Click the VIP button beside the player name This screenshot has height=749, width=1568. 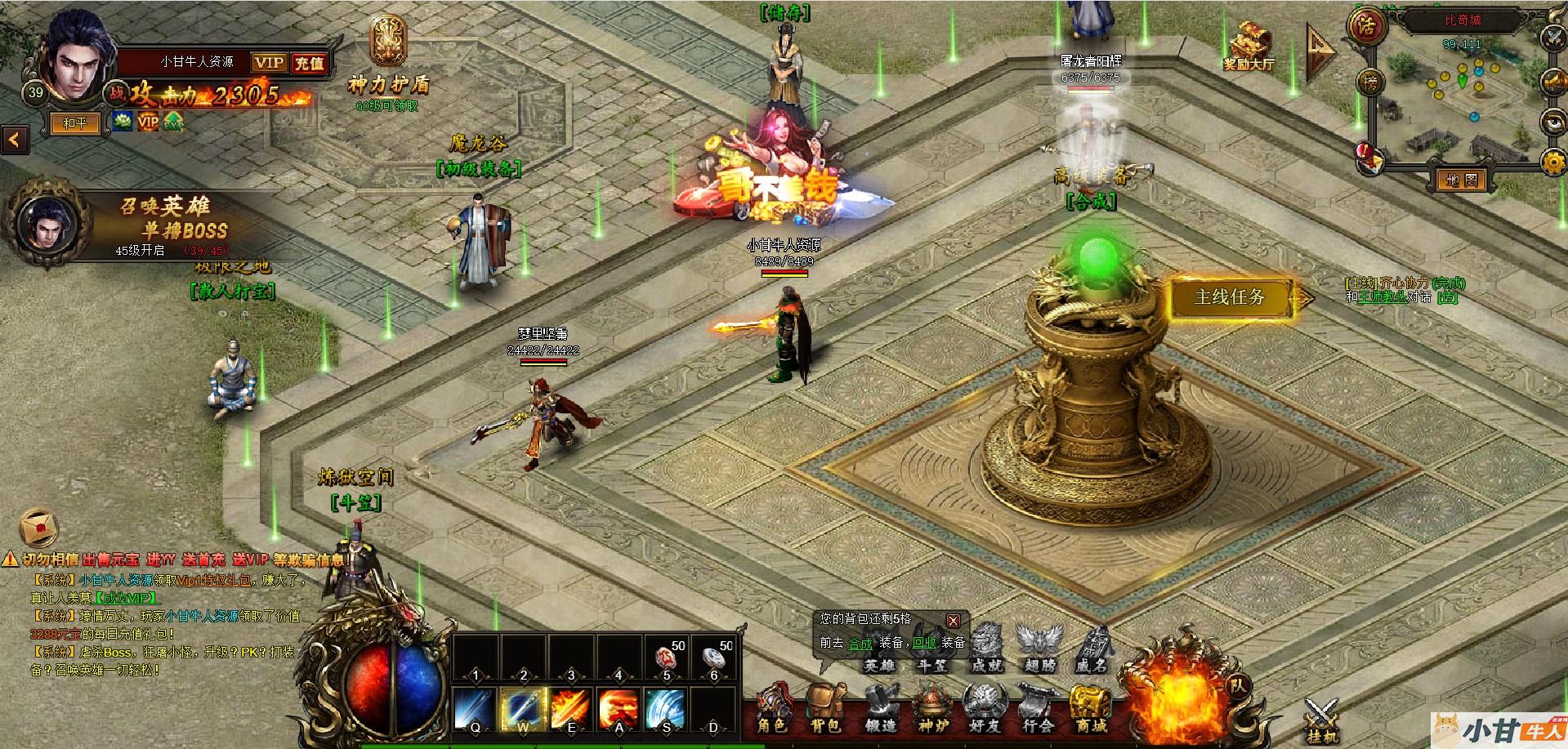coord(269,63)
